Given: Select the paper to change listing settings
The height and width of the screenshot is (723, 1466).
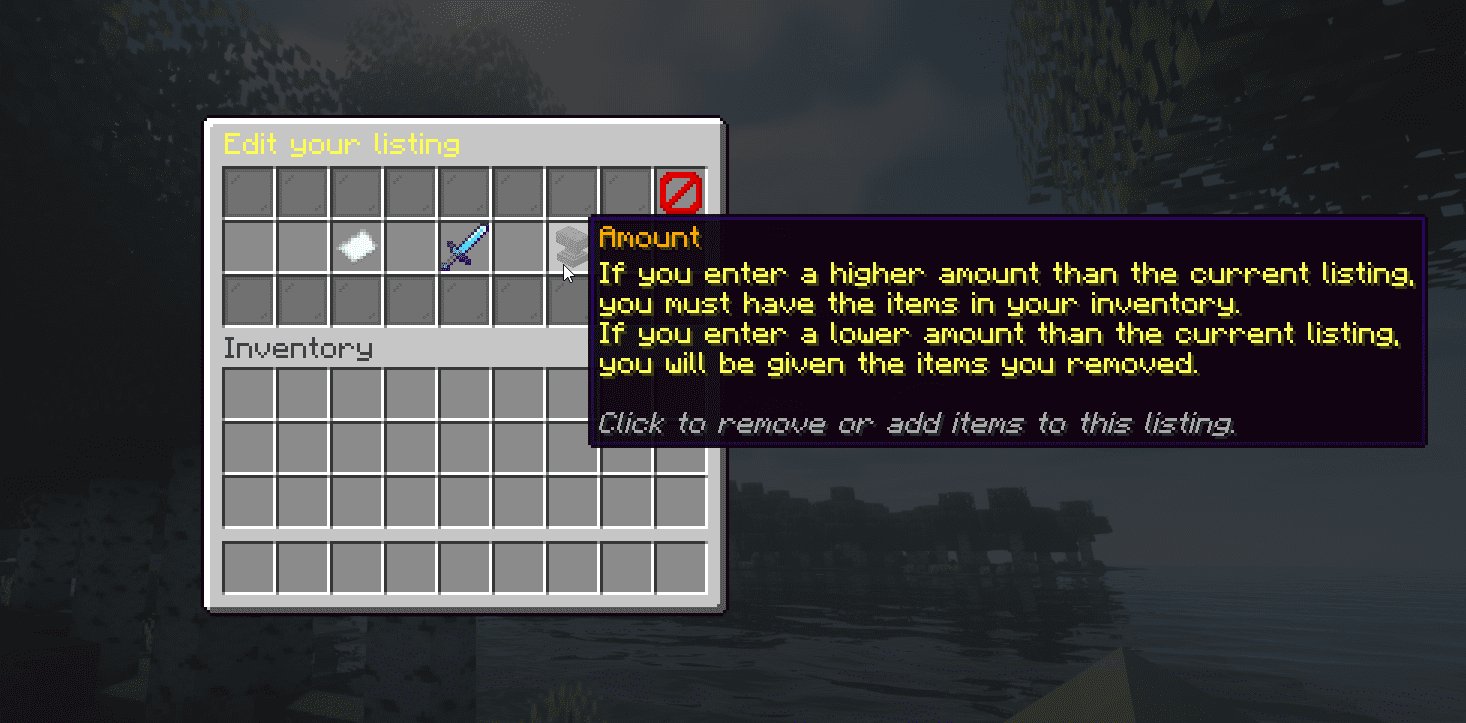Looking at the screenshot, I should click(357, 248).
